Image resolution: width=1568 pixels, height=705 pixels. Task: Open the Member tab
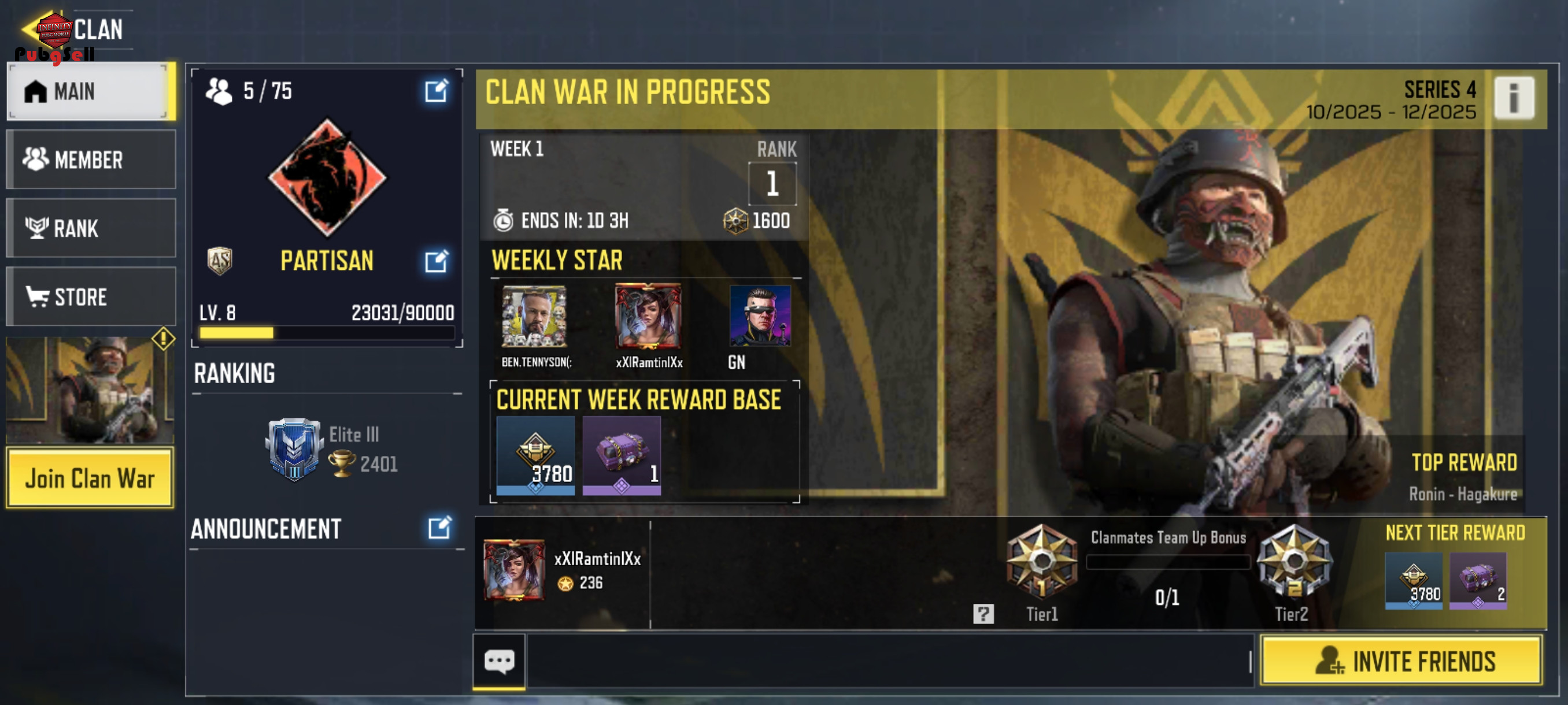pos(91,159)
